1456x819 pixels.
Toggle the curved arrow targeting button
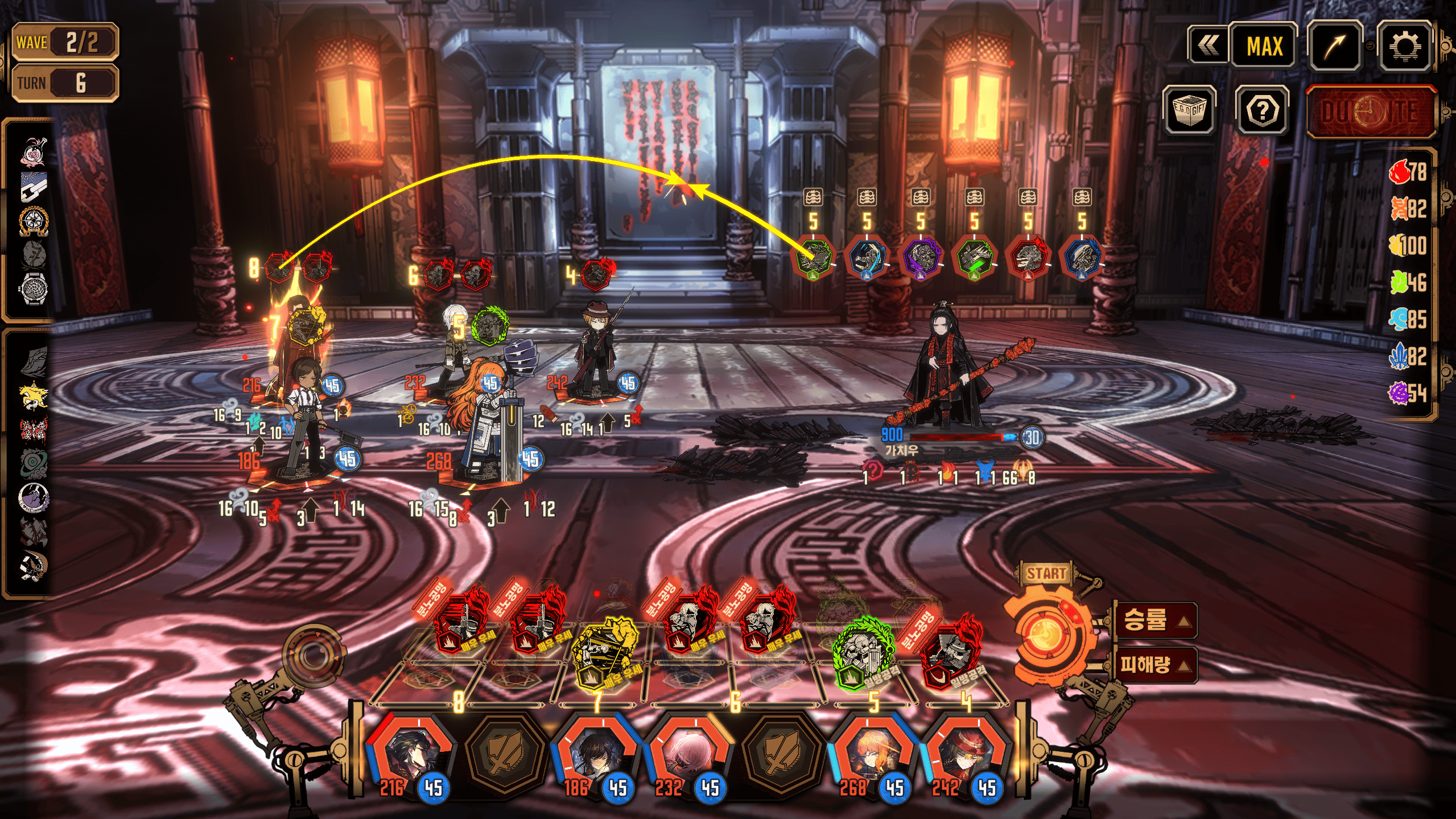click(1334, 46)
